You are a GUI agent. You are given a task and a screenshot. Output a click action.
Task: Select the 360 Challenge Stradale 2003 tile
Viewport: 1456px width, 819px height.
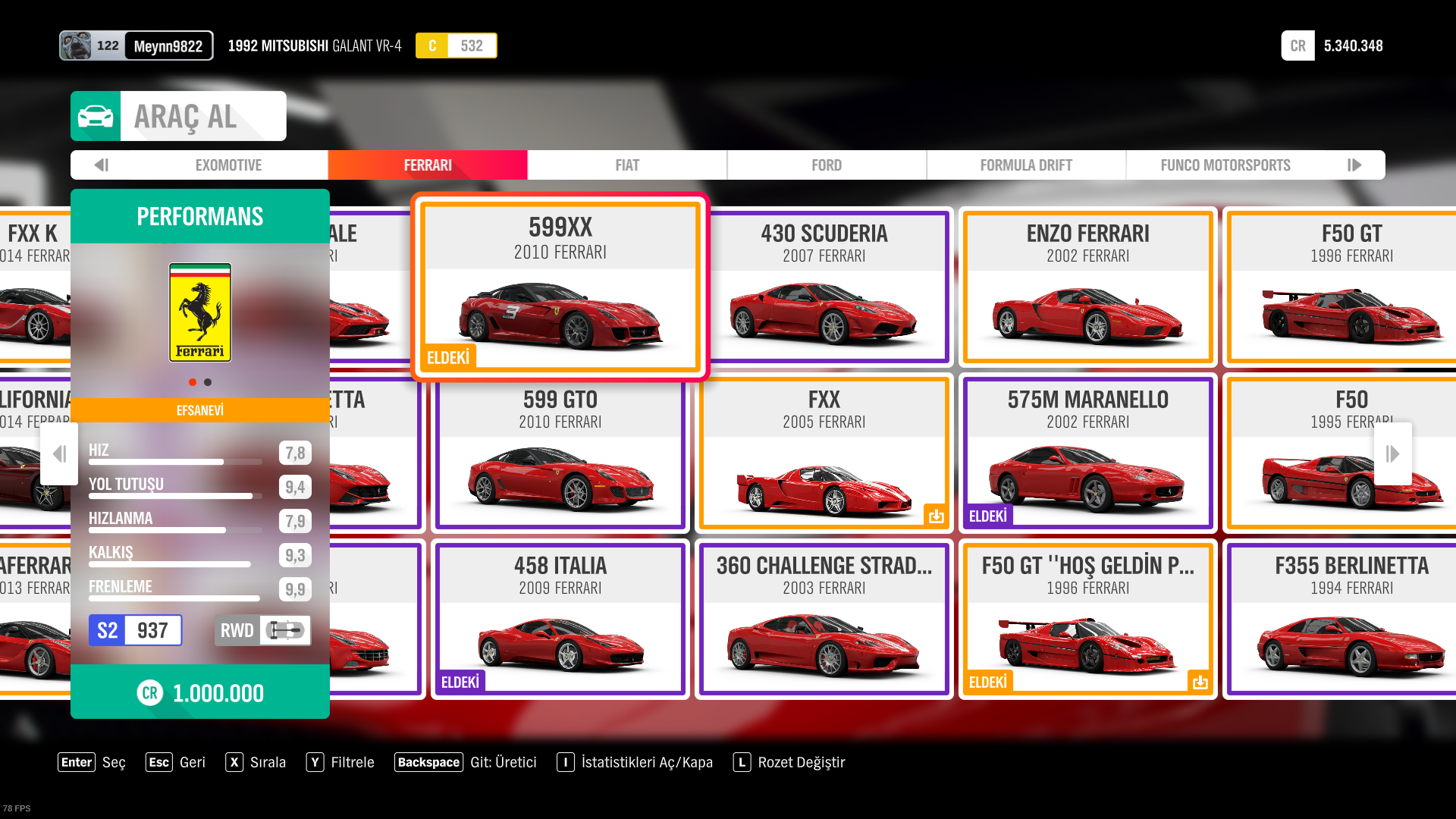tap(824, 619)
